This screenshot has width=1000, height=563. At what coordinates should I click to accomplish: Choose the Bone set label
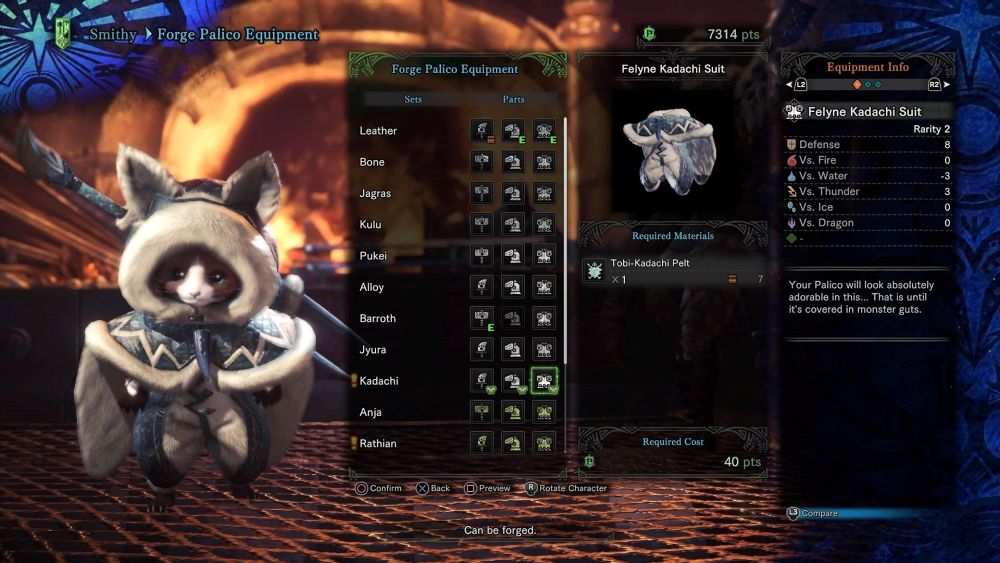pos(372,162)
